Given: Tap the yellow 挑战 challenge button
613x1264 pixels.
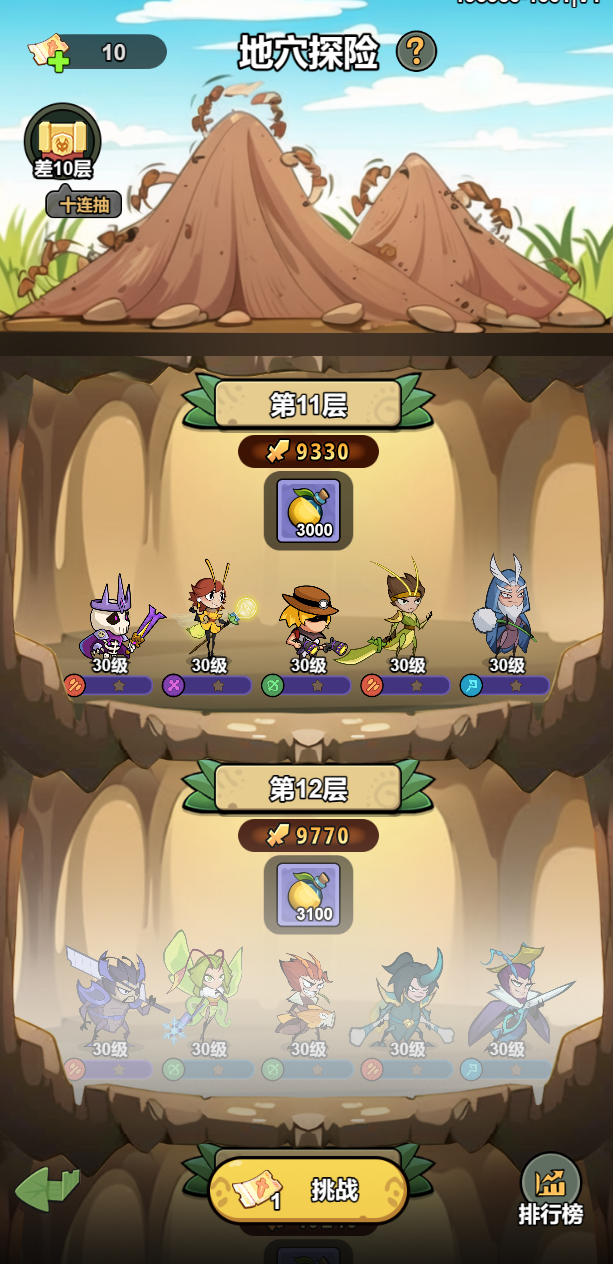Looking at the screenshot, I should [308, 1190].
